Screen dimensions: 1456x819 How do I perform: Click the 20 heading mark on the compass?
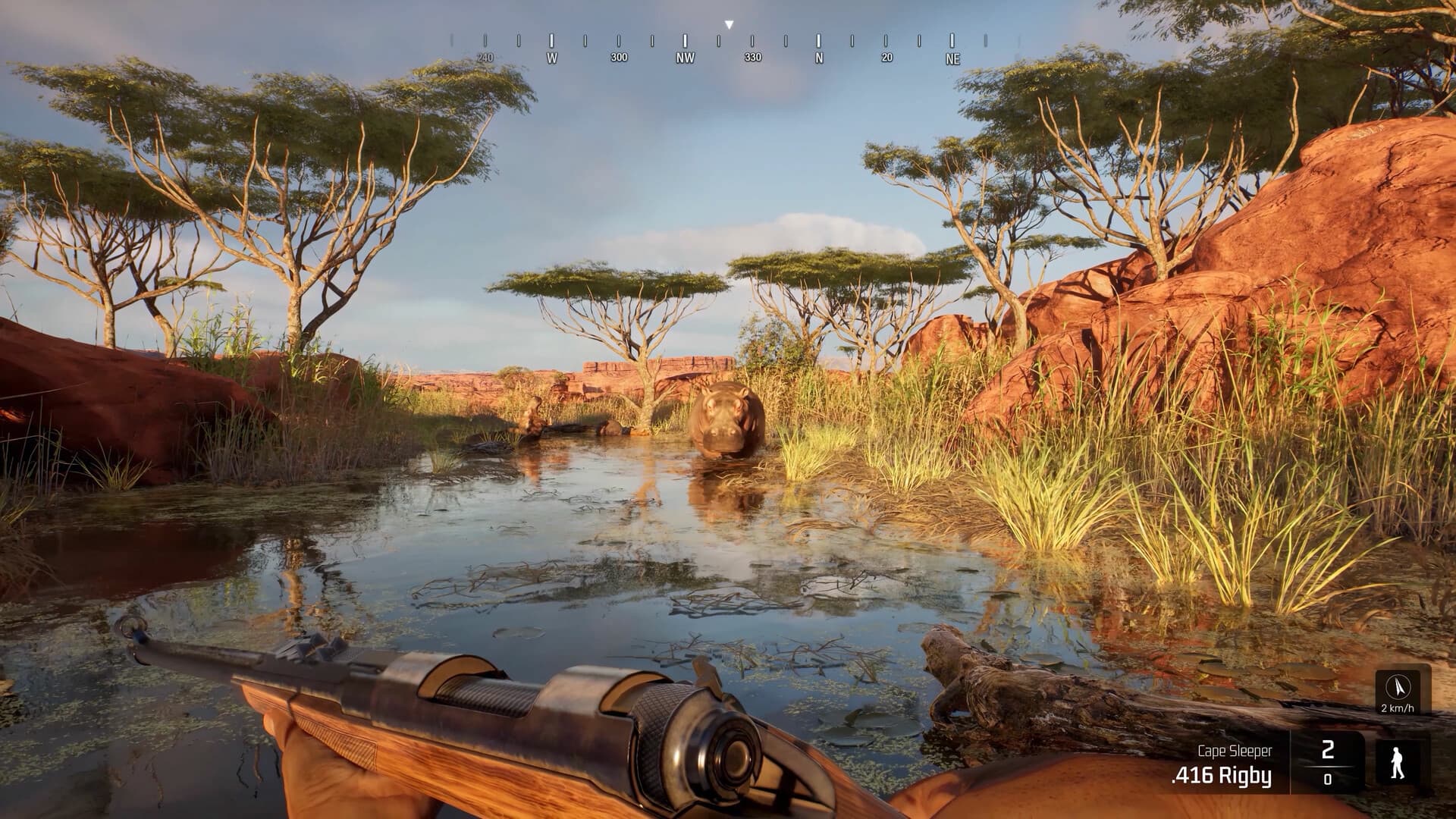pos(886,56)
